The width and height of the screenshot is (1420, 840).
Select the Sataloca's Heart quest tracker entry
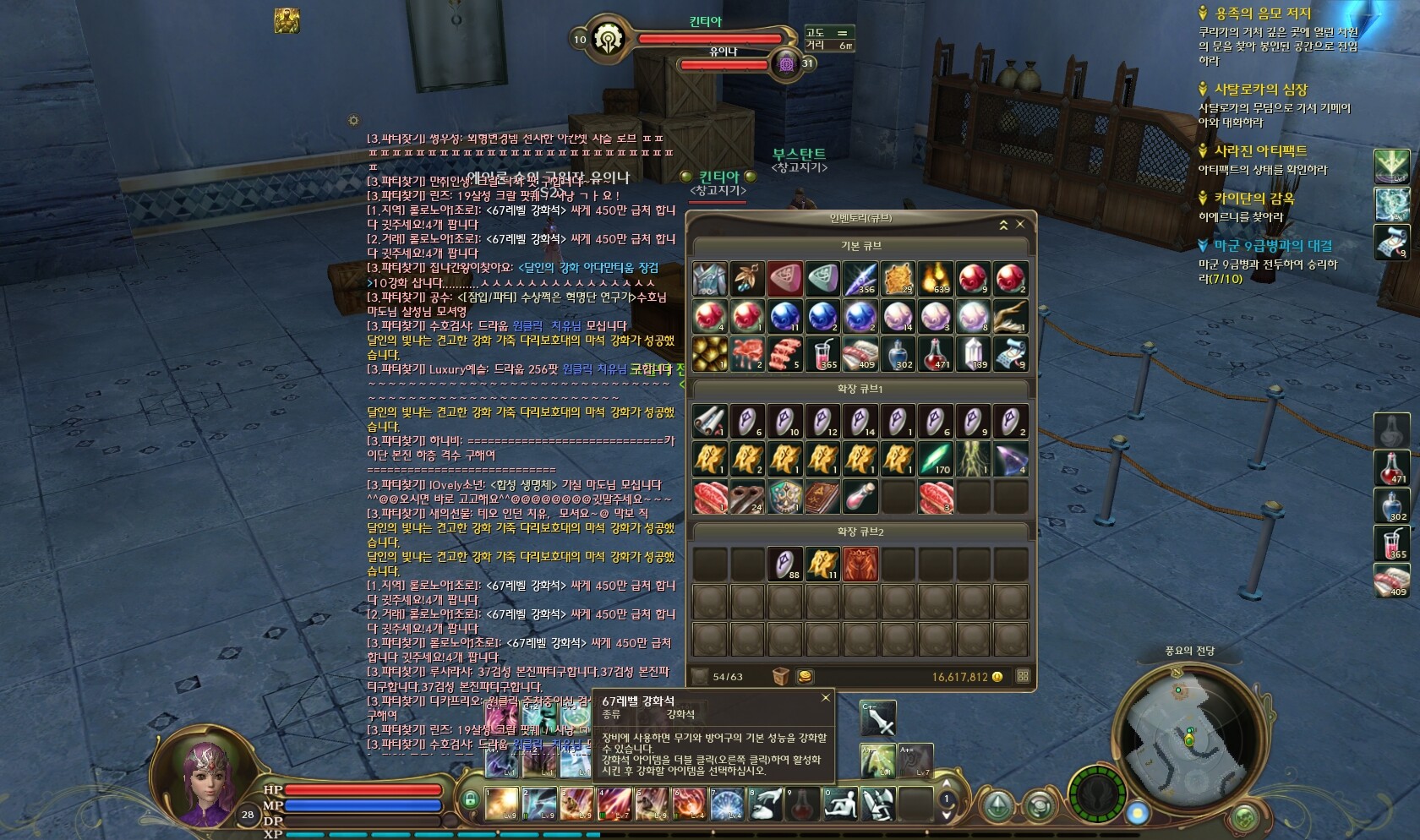(x=1260, y=90)
